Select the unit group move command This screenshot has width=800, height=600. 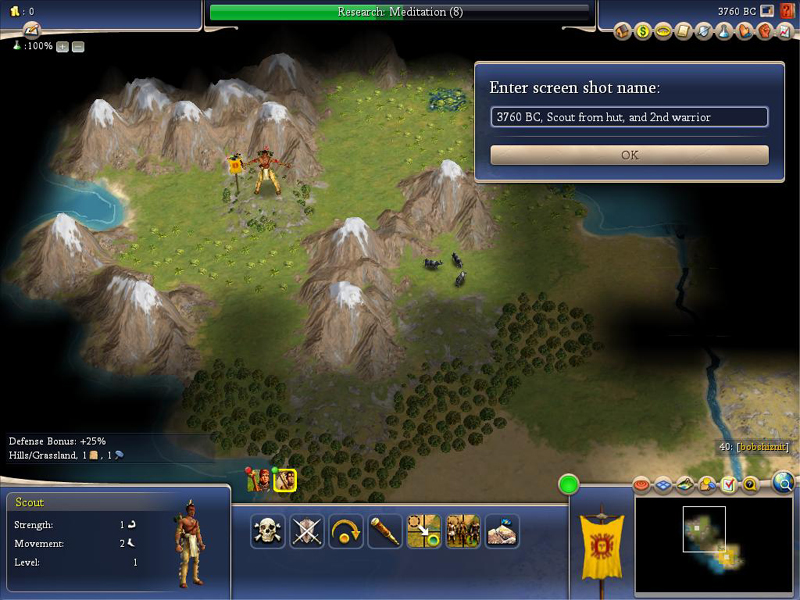463,532
